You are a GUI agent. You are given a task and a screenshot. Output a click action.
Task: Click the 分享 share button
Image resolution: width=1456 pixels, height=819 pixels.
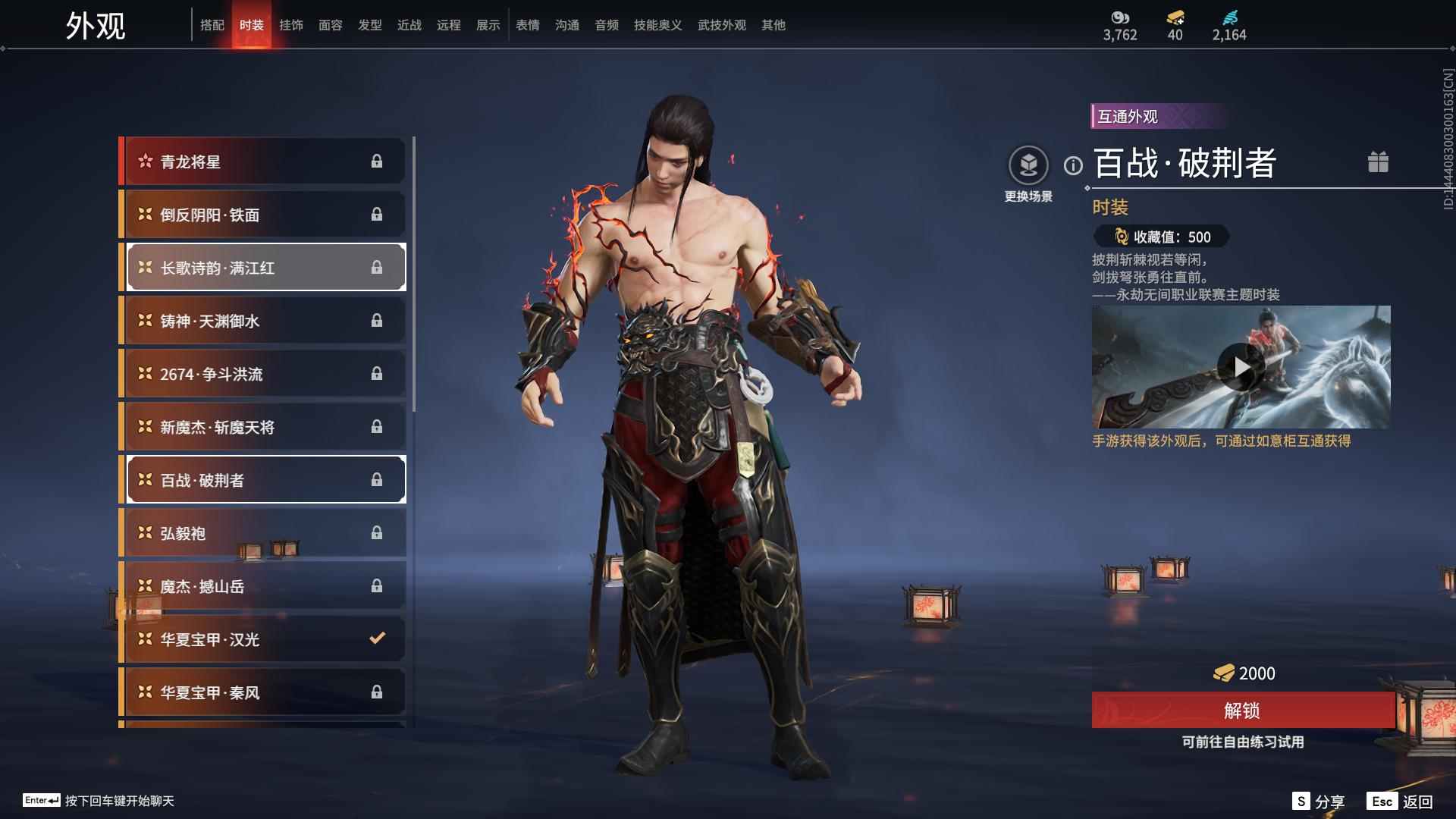[x=1319, y=802]
